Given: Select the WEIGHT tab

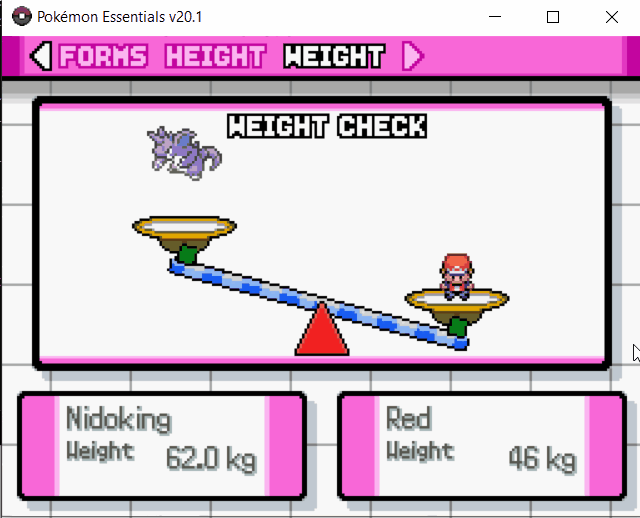Looking at the screenshot, I should (333, 57).
